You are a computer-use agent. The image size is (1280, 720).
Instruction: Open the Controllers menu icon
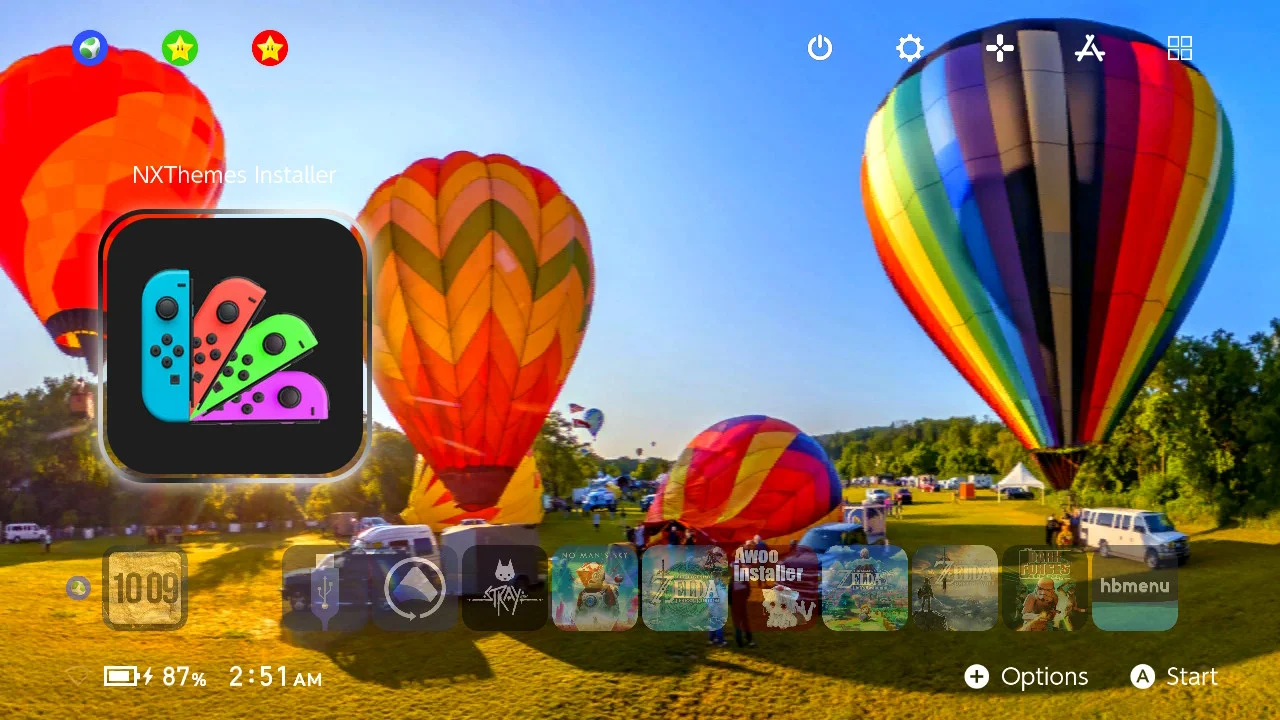[1000, 48]
